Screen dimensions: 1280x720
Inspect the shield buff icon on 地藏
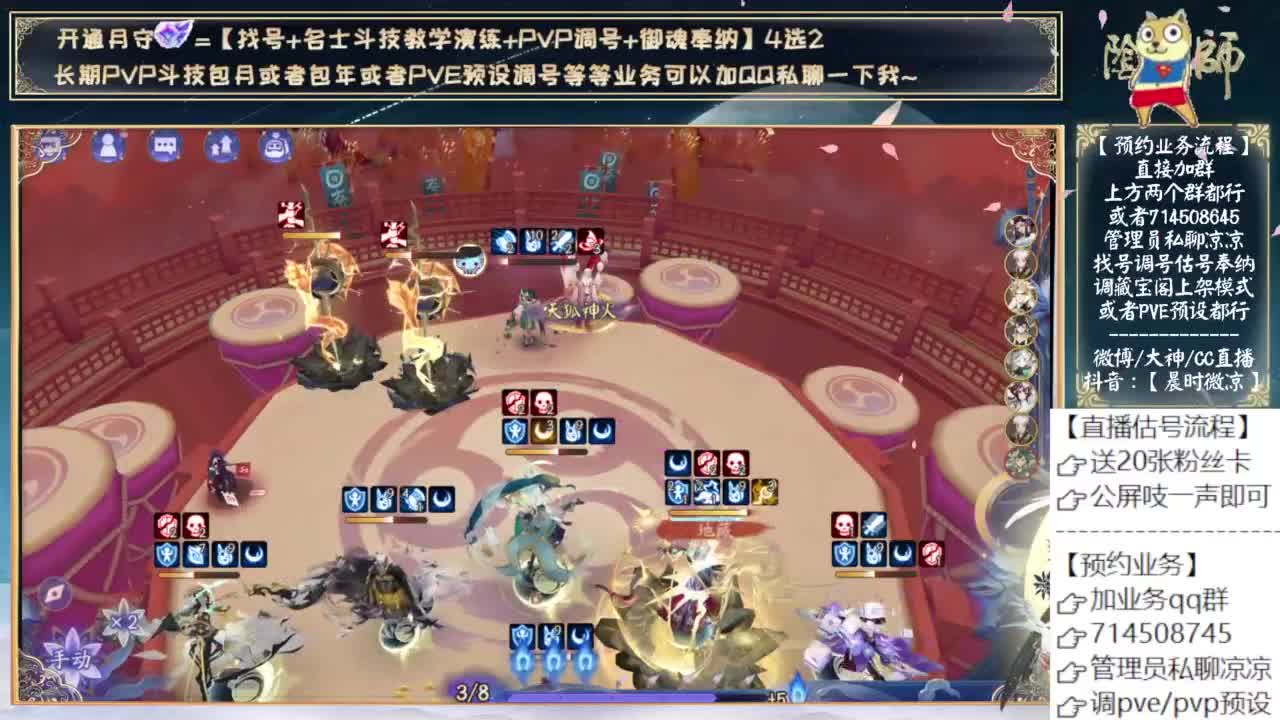point(678,492)
